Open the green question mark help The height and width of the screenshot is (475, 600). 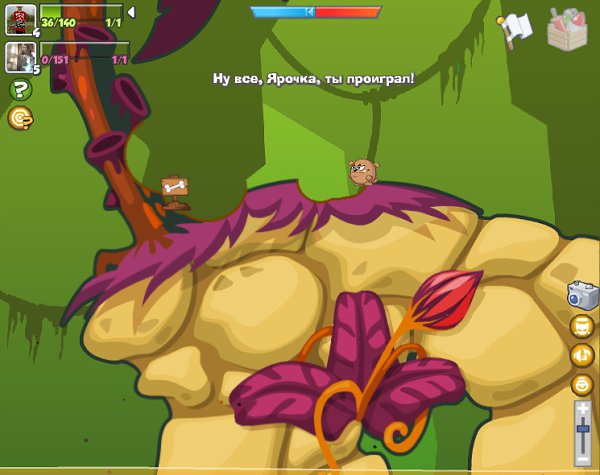coord(19,90)
